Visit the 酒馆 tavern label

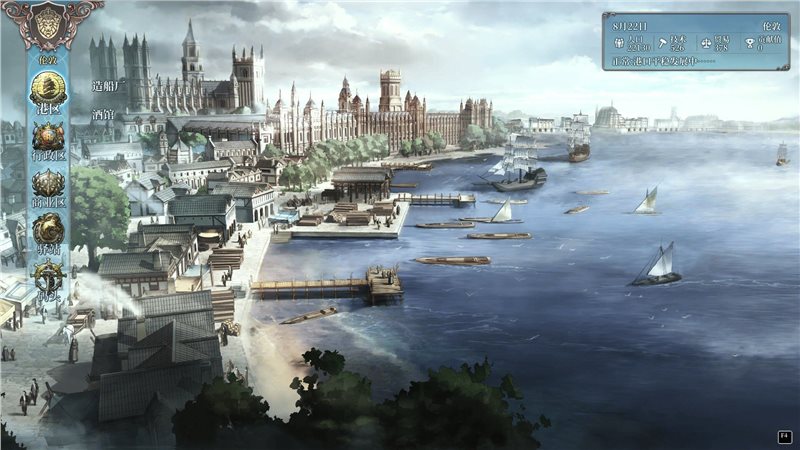[101, 113]
